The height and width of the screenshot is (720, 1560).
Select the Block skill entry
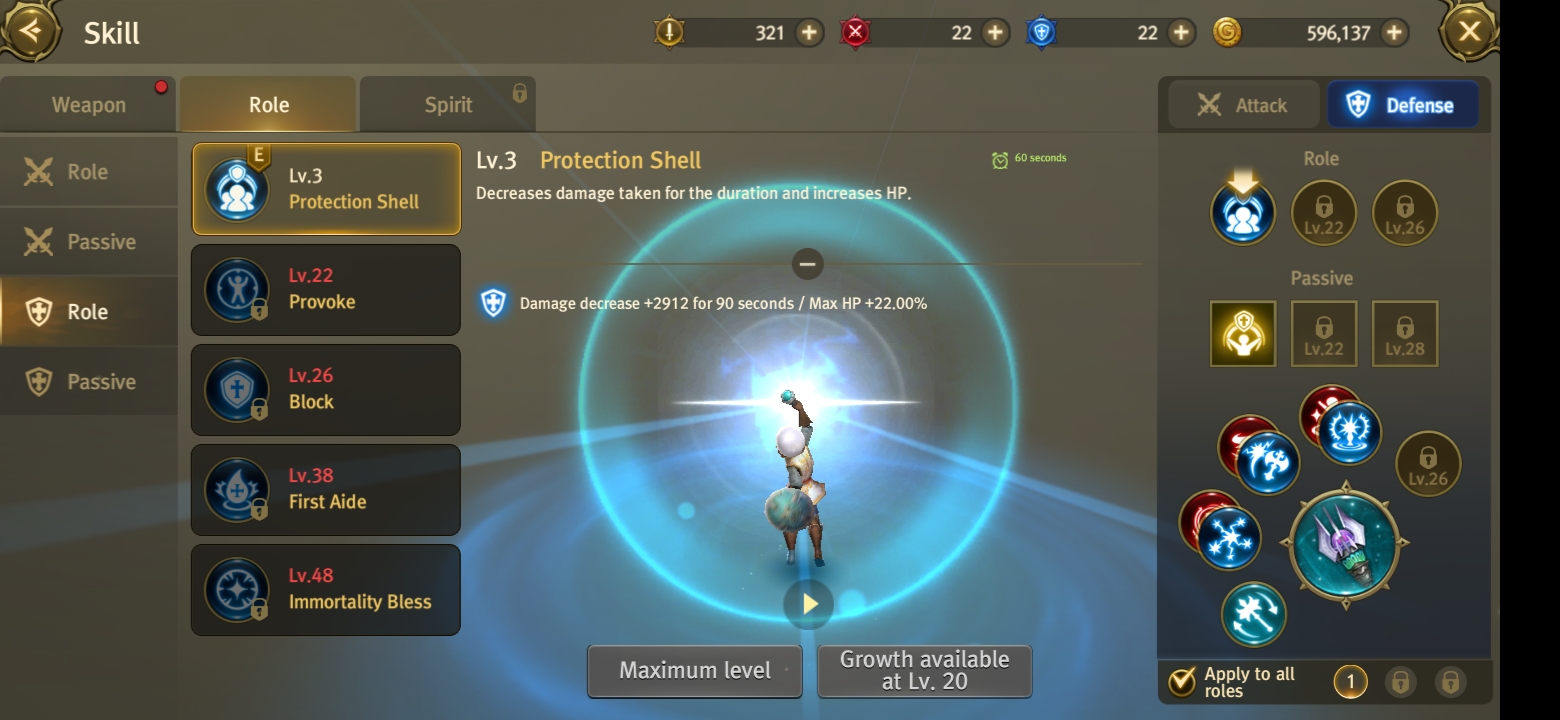point(326,389)
